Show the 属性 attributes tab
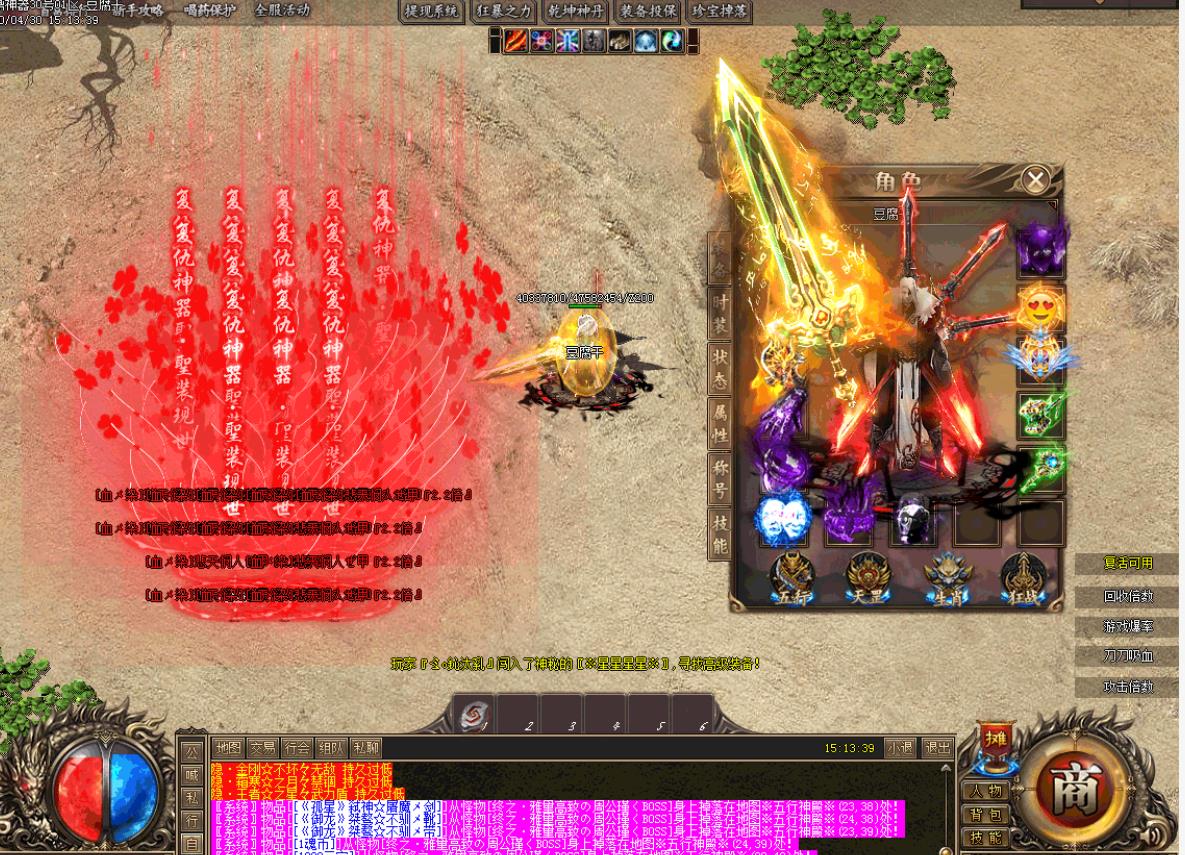 (719, 423)
